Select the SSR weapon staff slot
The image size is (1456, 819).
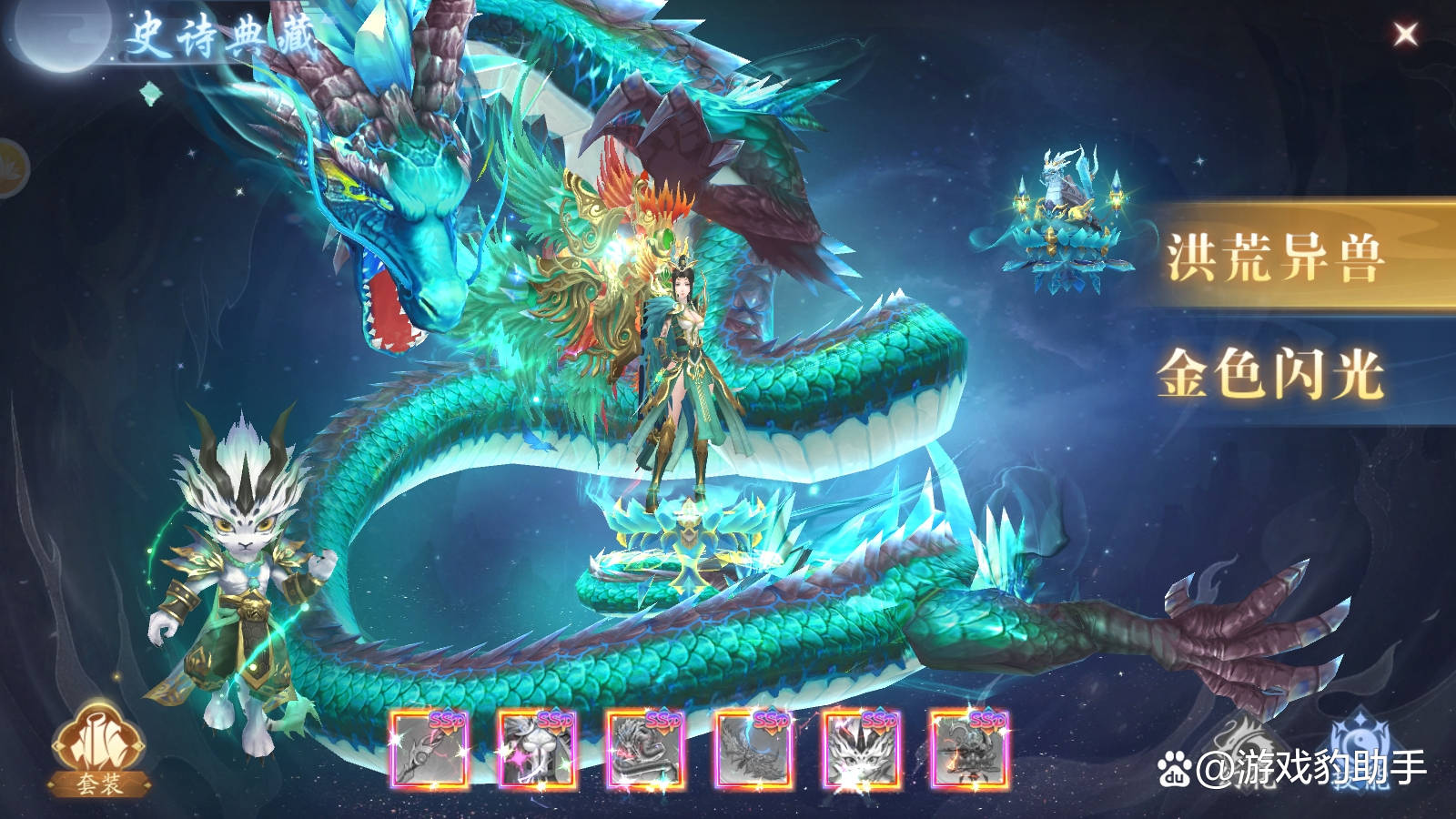tap(429, 750)
